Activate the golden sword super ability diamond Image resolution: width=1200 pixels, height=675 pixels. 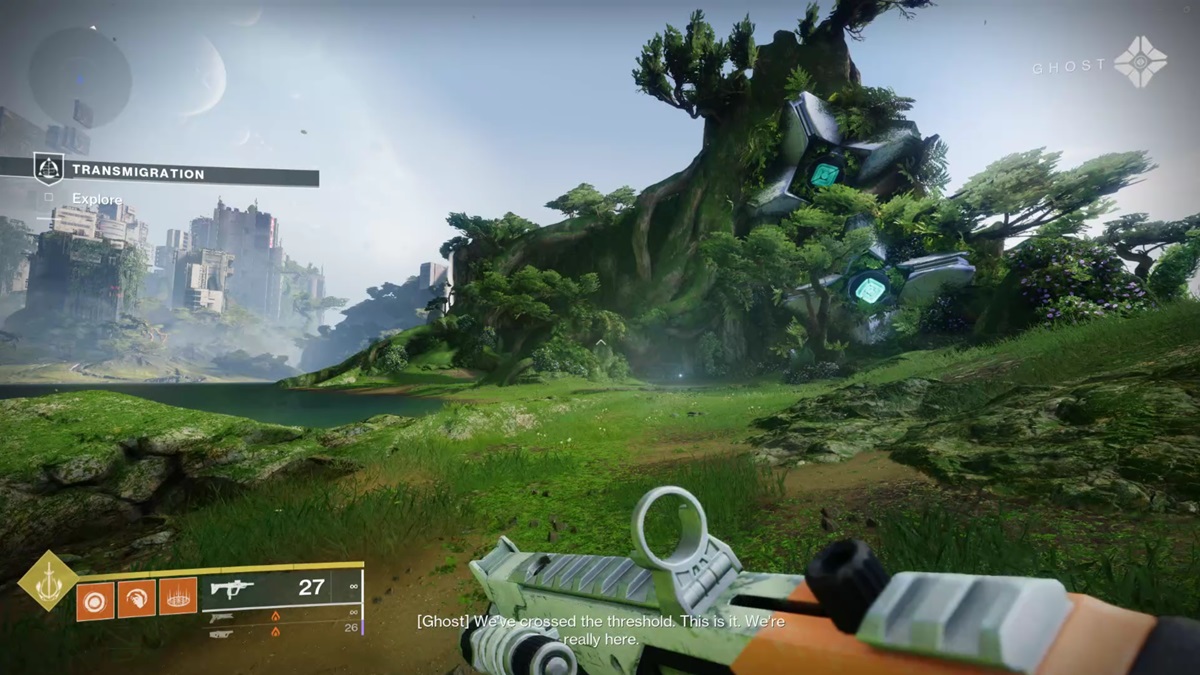click(48, 582)
